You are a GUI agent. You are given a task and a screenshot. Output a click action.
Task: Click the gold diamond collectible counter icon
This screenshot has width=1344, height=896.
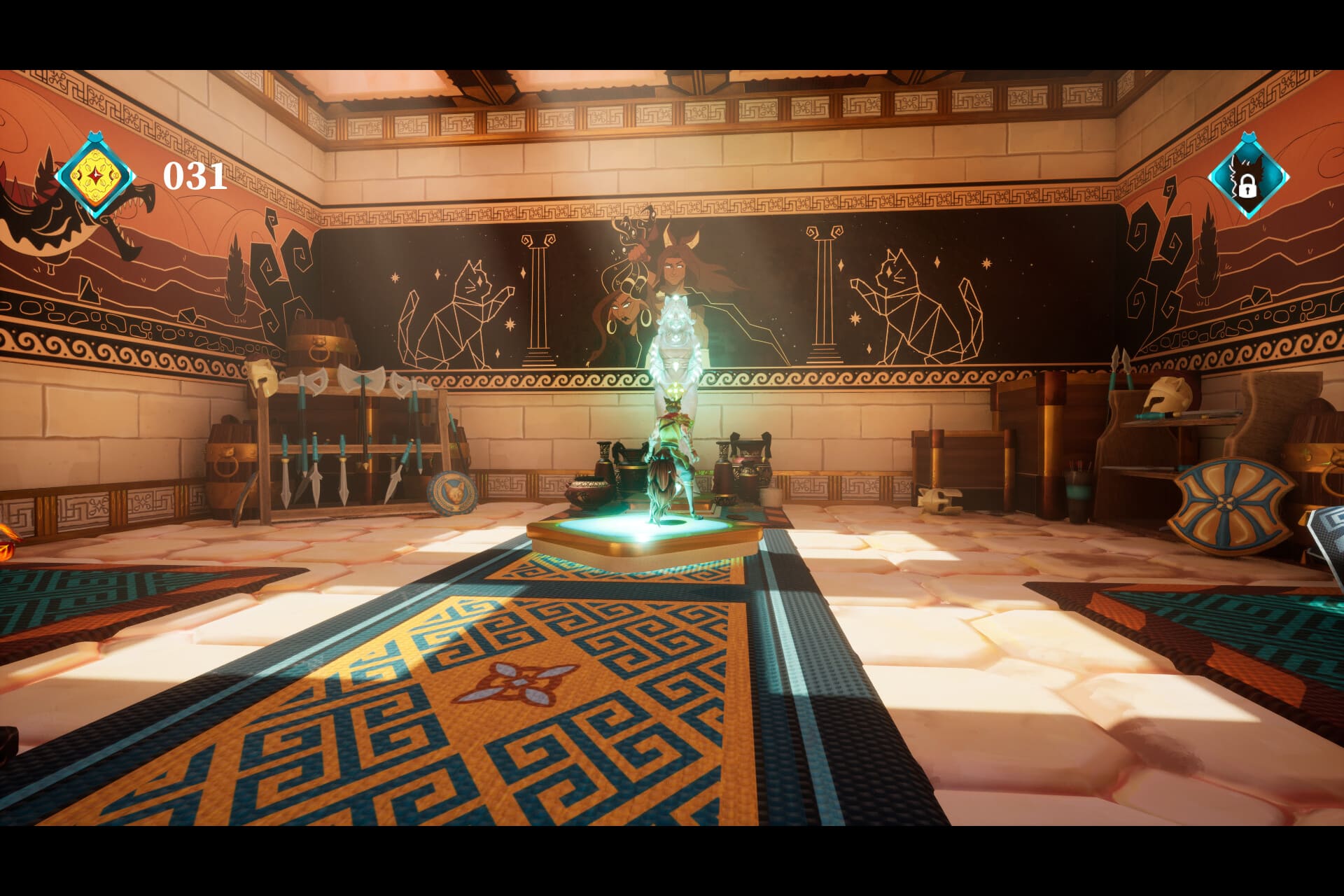point(94,175)
